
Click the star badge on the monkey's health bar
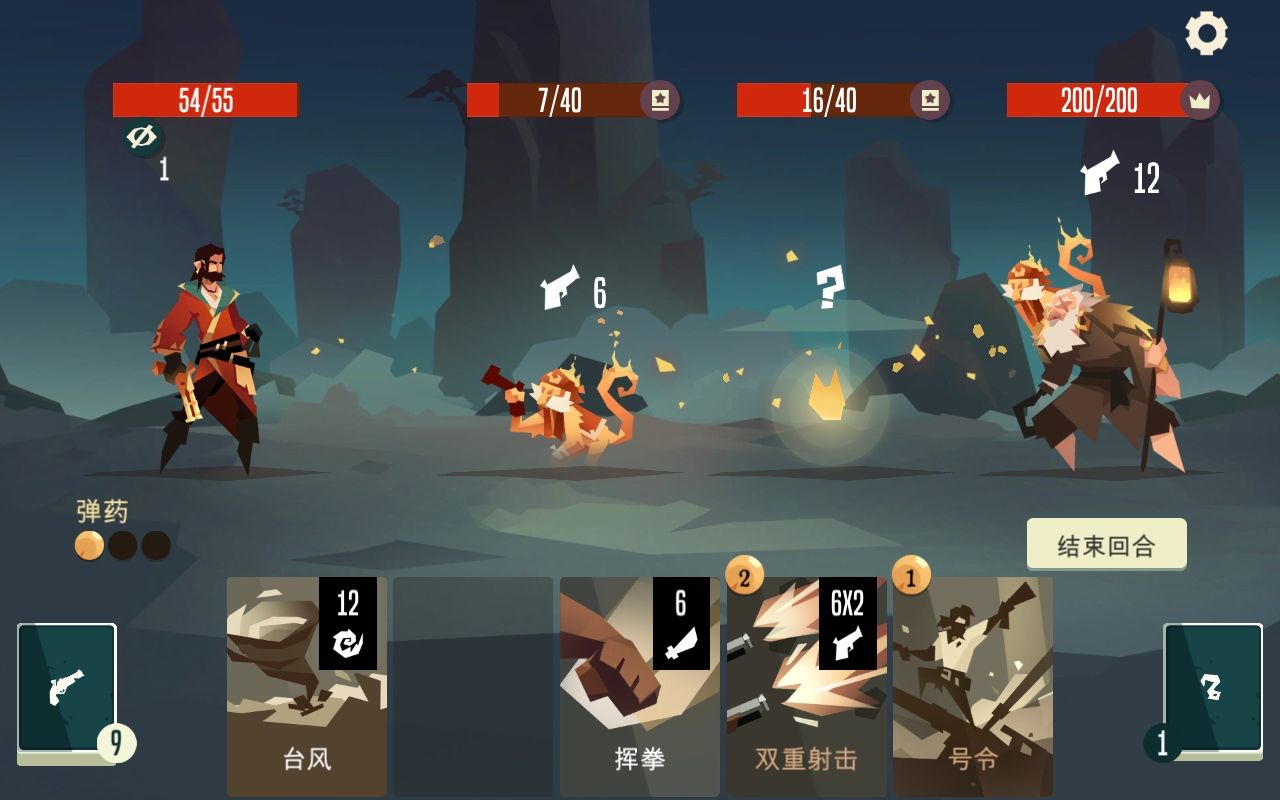[661, 101]
